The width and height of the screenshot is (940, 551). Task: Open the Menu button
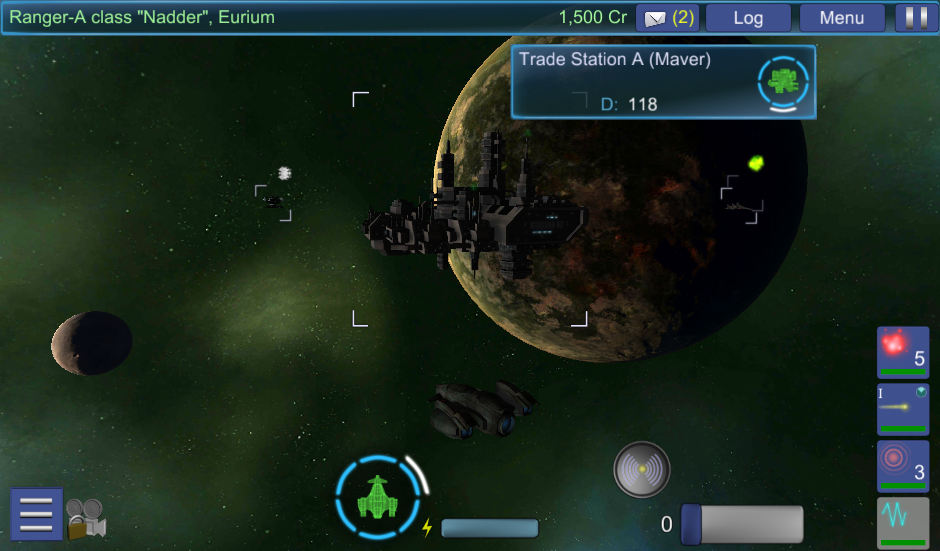click(842, 18)
